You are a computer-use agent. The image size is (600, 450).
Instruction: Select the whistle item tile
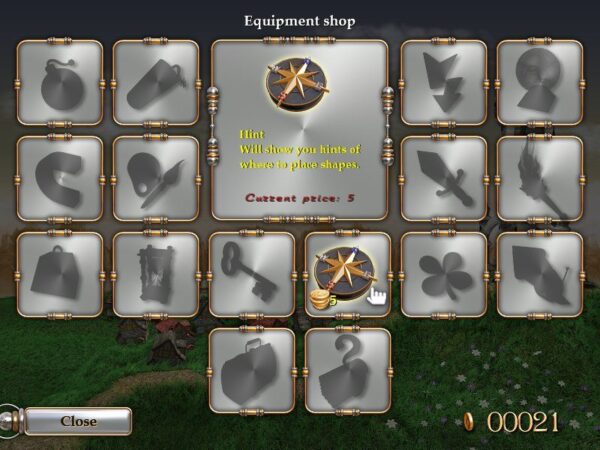[x=156, y=83]
